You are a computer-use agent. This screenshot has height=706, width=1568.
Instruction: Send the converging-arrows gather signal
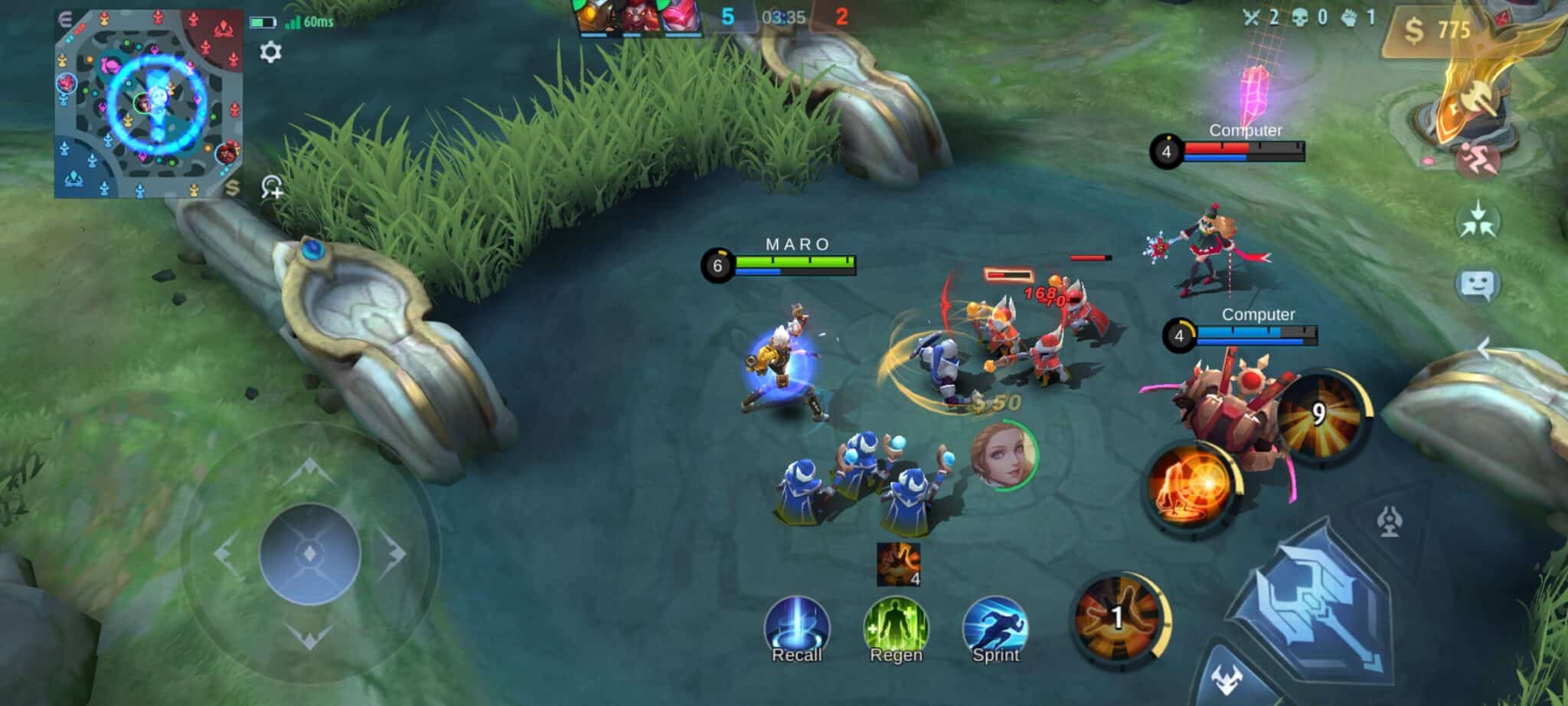(x=1477, y=221)
